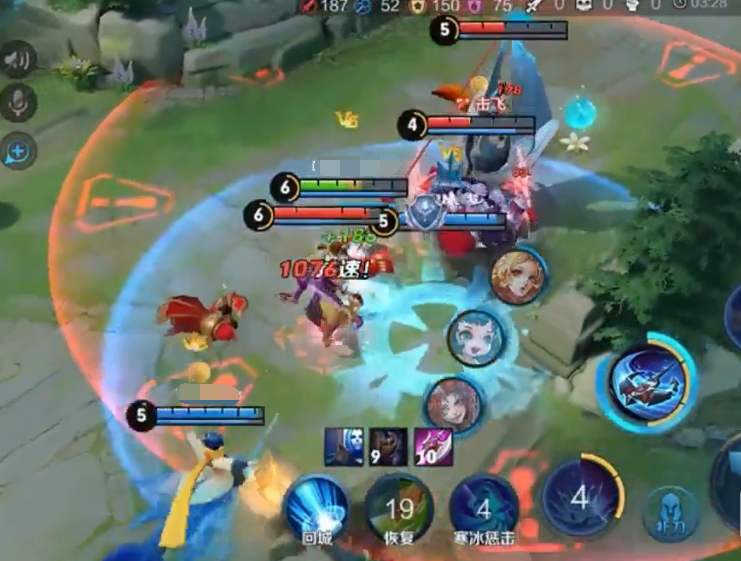Screen dimensions: 741x561
Task: Select the dark hooded item numbered 9
Action: pyautogui.click(x=388, y=446)
